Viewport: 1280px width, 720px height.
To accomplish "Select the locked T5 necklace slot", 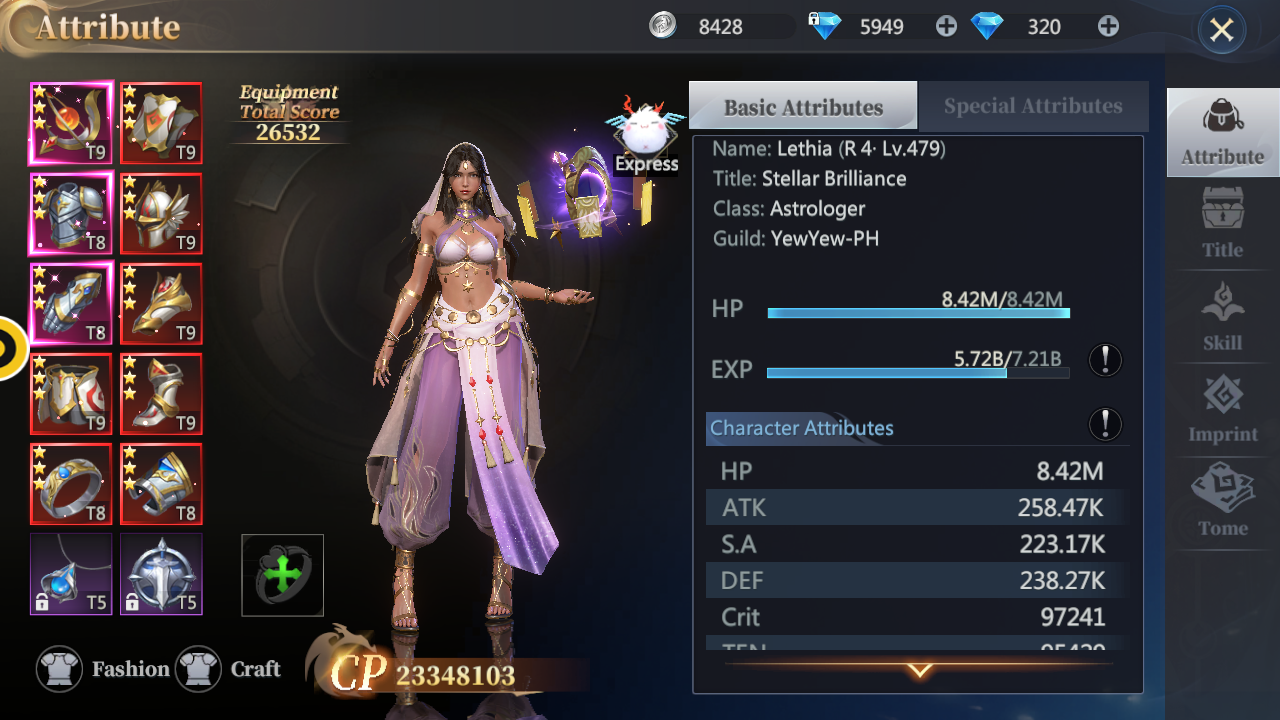I will click(x=71, y=573).
